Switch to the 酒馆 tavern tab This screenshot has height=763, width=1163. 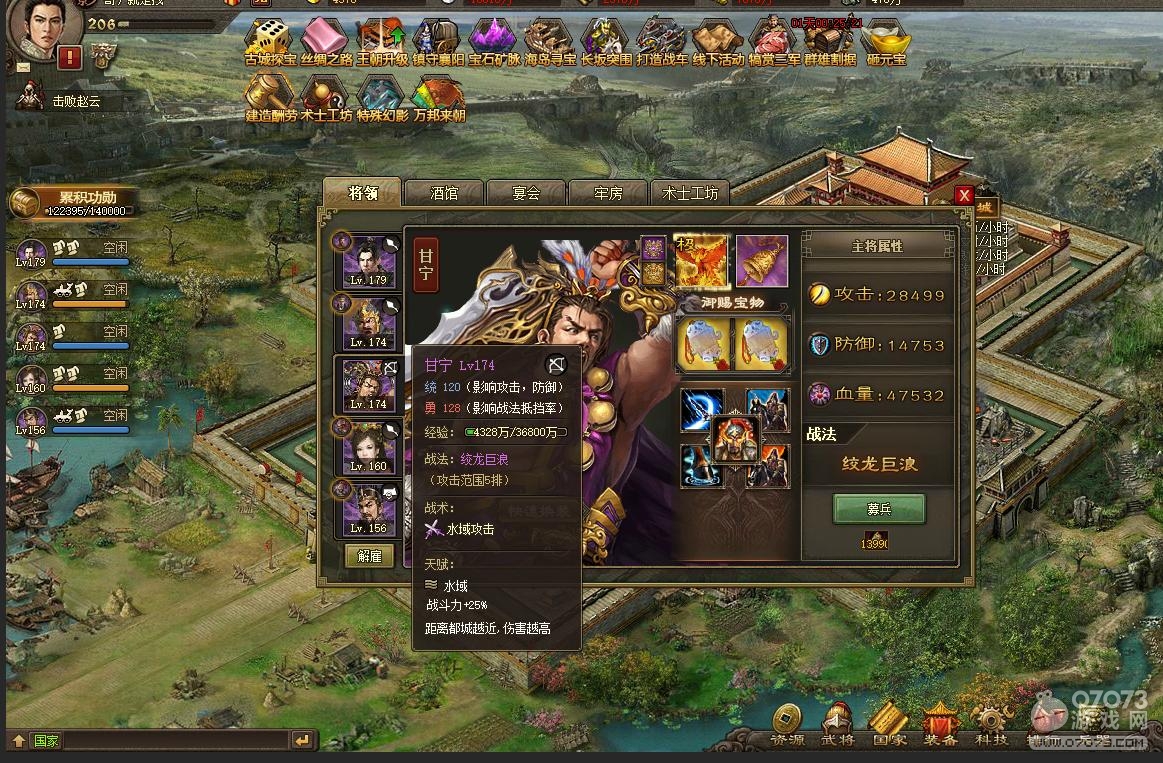tap(444, 193)
